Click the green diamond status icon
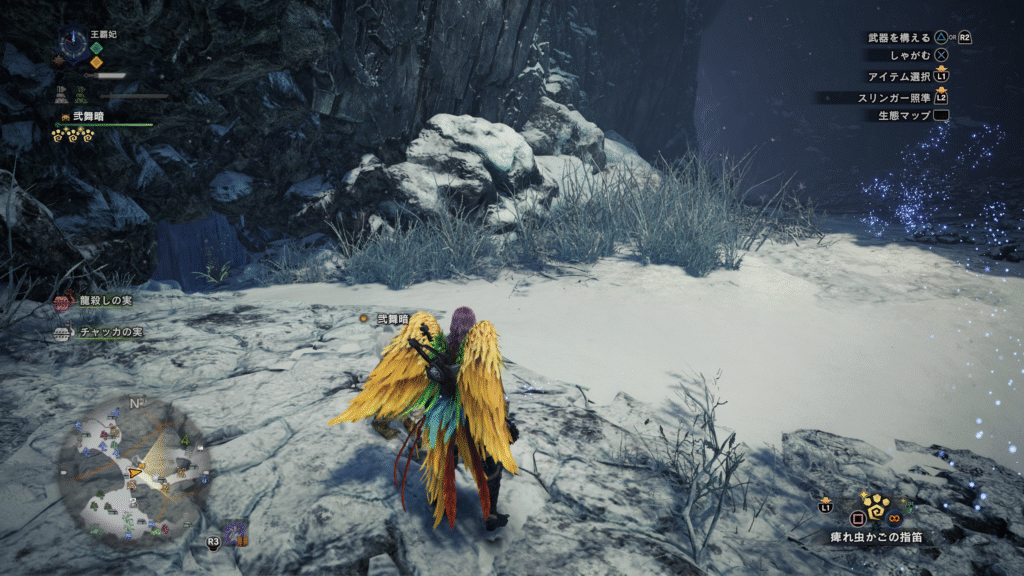The width and height of the screenshot is (1024, 576). coord(96,47)
